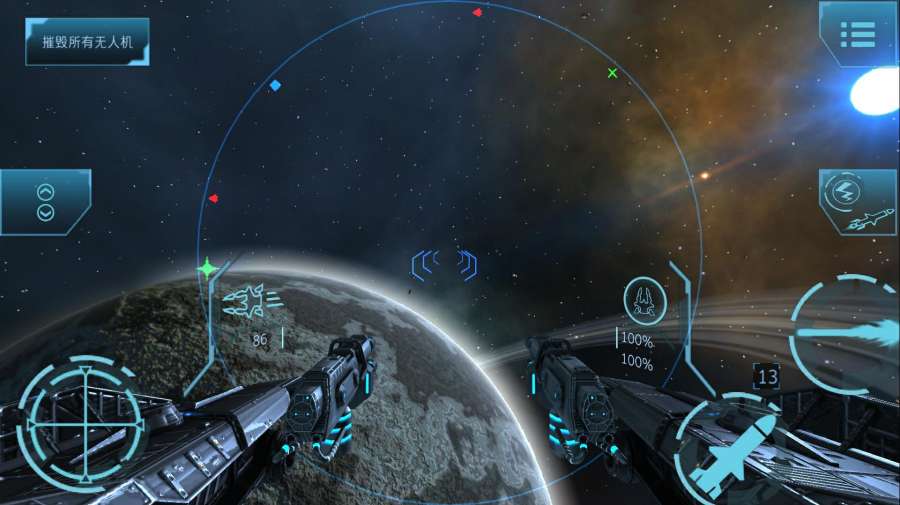Toggle the up/down chevron speed control
Image resolution: width=900 pixels, height=505 pixels.
[45, 202]
